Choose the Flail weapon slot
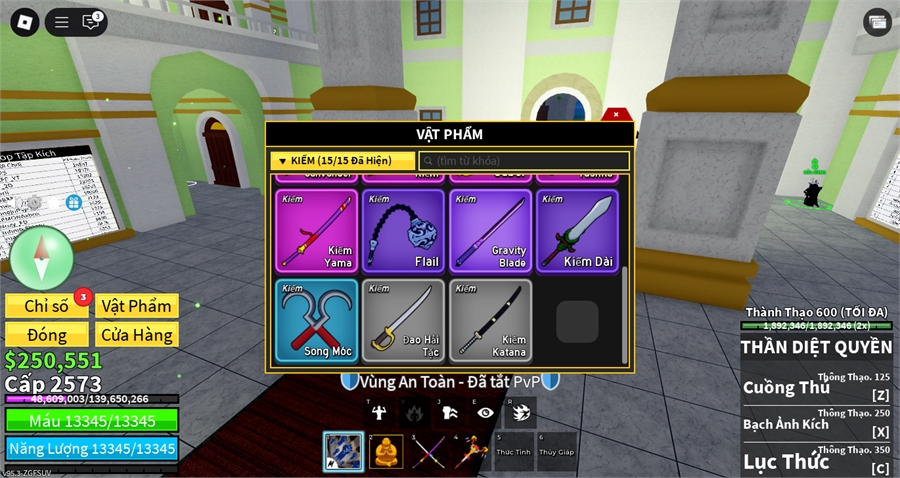 (403, 231)
